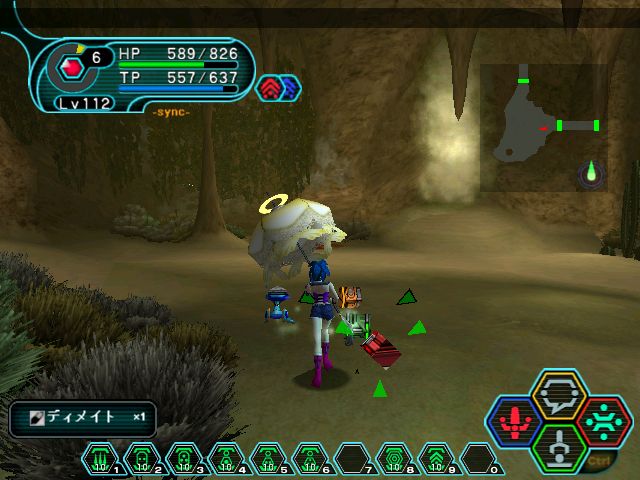Select quick slot 1 on the hotbar
The image size is (640, 480).
[101, 458]
